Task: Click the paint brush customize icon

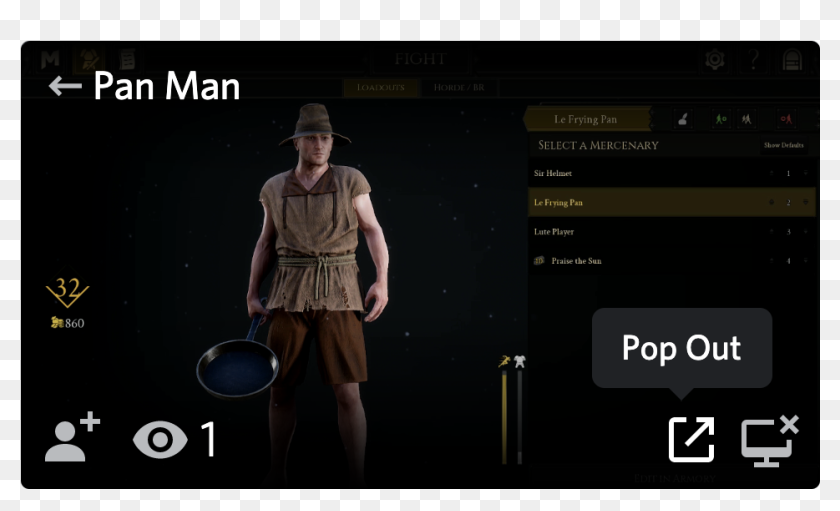Action: point(682,119)
